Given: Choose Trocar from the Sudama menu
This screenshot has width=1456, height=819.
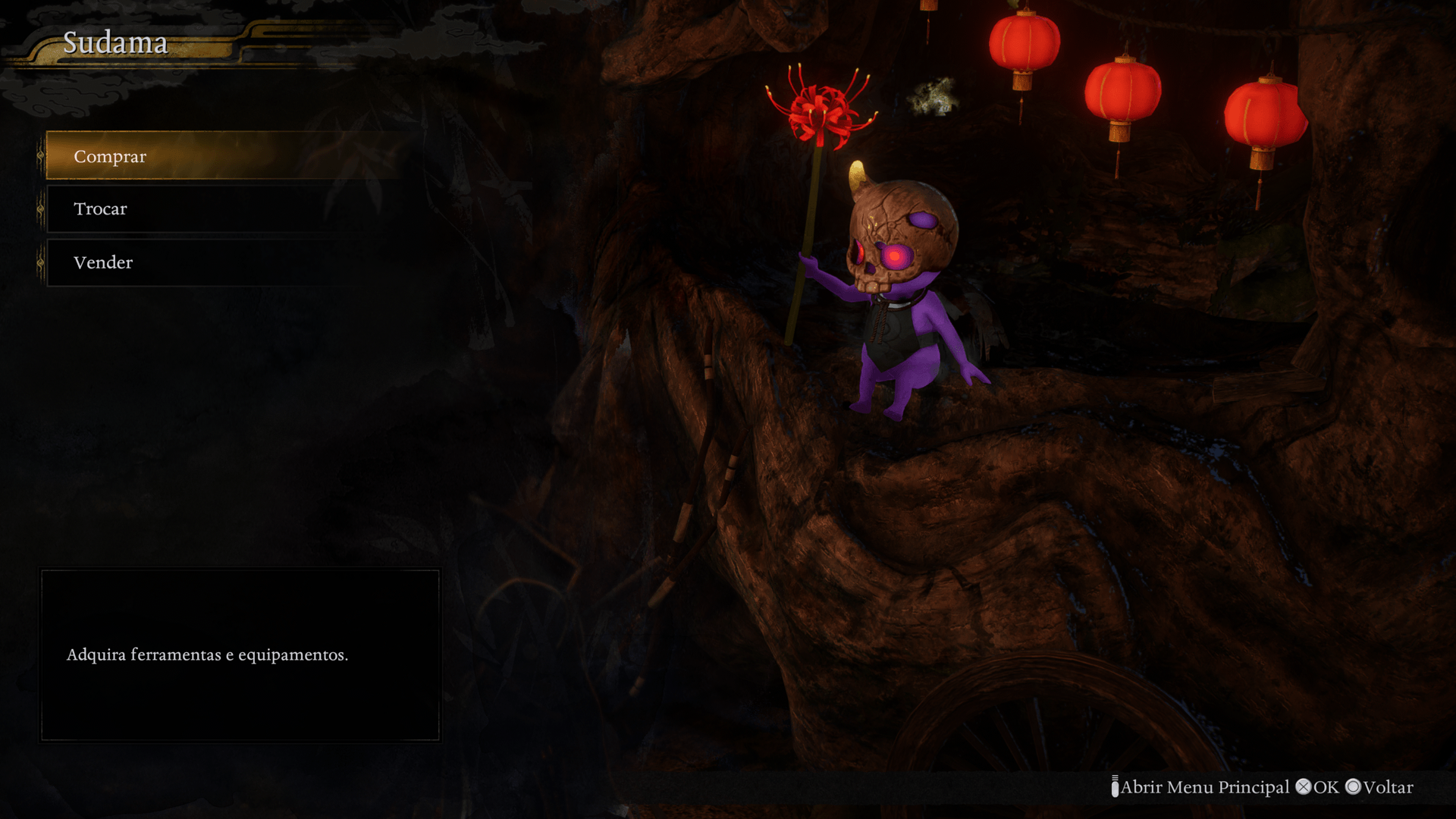Looking at the screenshot, I should pyautogui.click(x=101, y=209).
